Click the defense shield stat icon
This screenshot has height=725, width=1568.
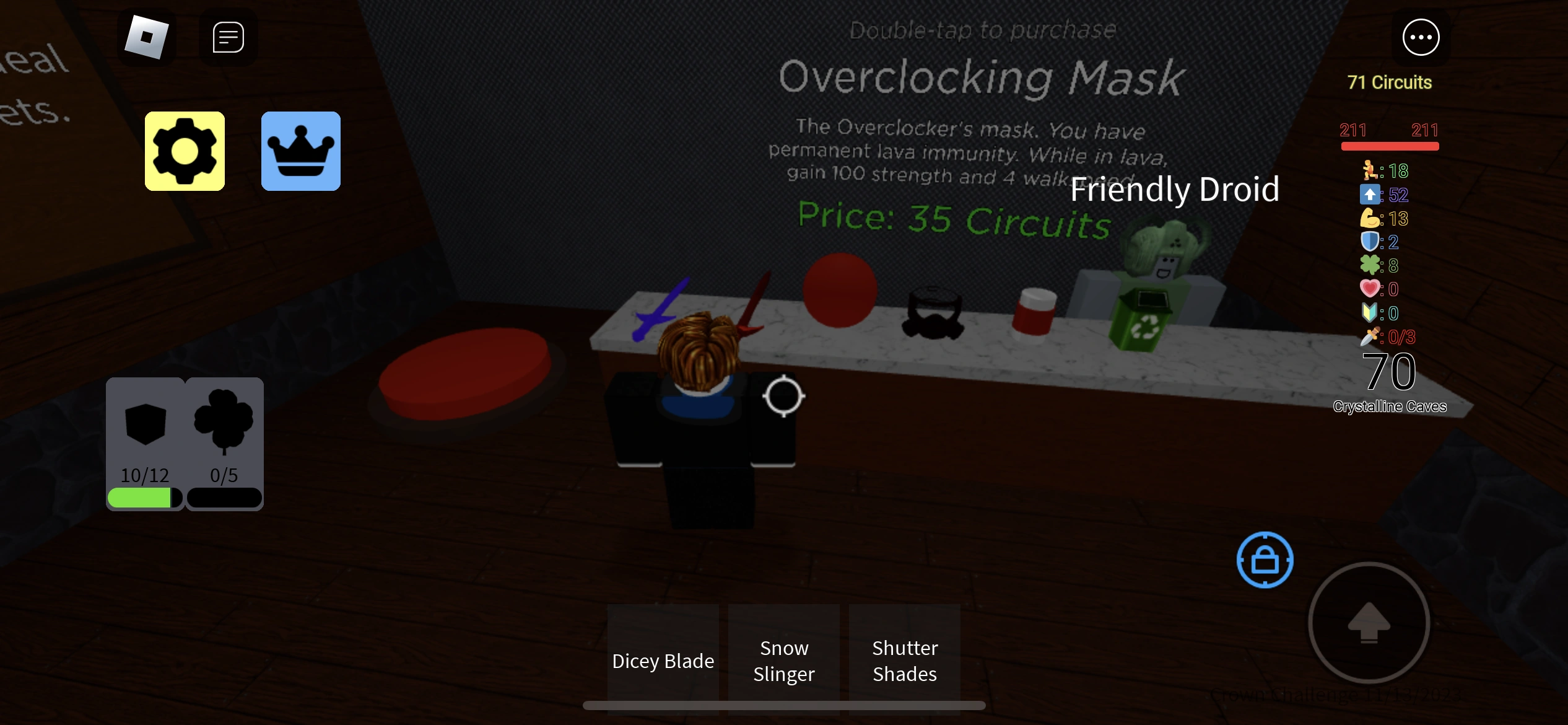1370,242
